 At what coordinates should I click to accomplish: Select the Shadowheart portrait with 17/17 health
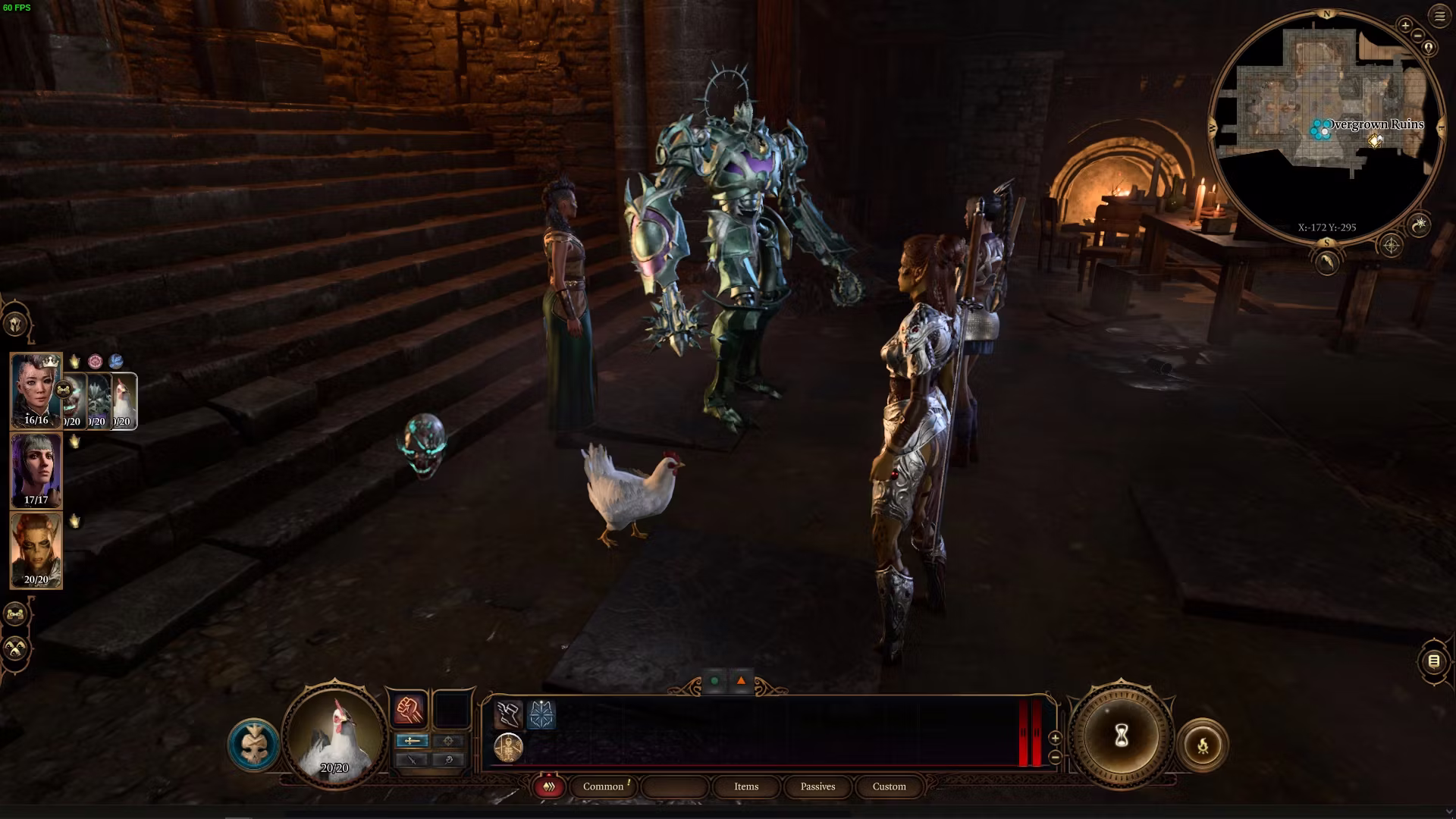(x=36, y=470)
